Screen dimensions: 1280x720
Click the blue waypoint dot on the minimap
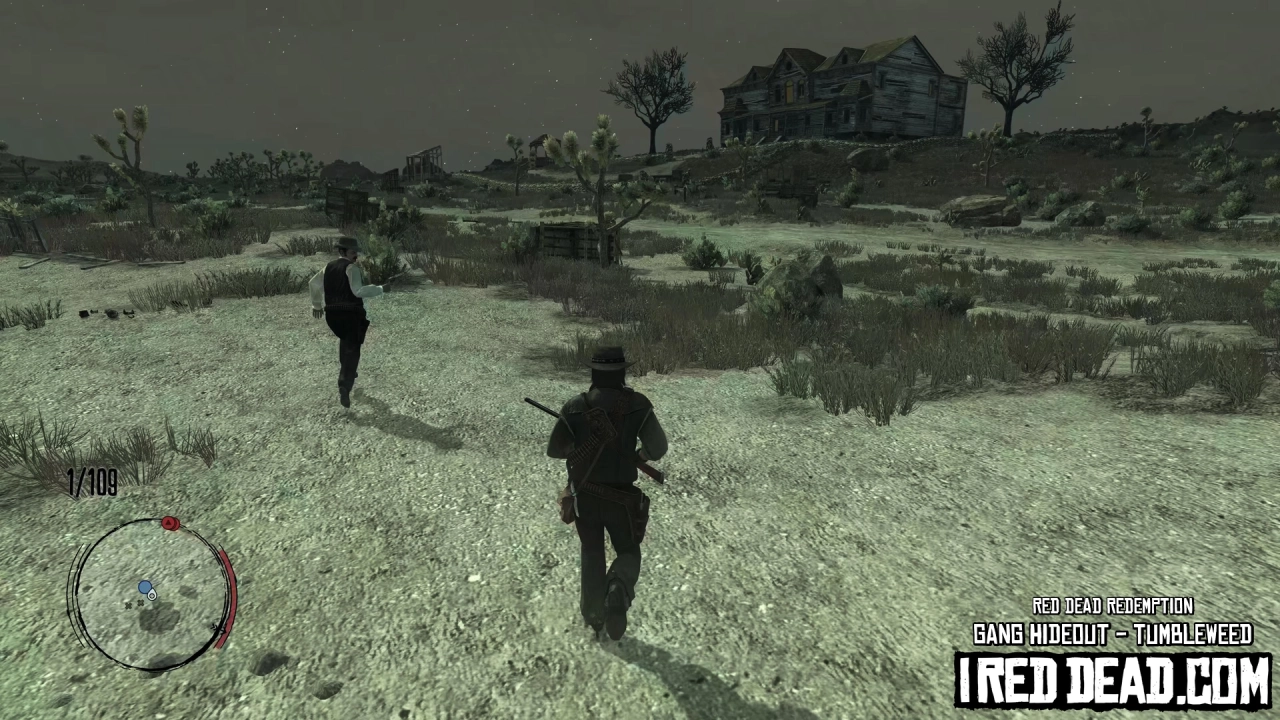coord(145,587)
